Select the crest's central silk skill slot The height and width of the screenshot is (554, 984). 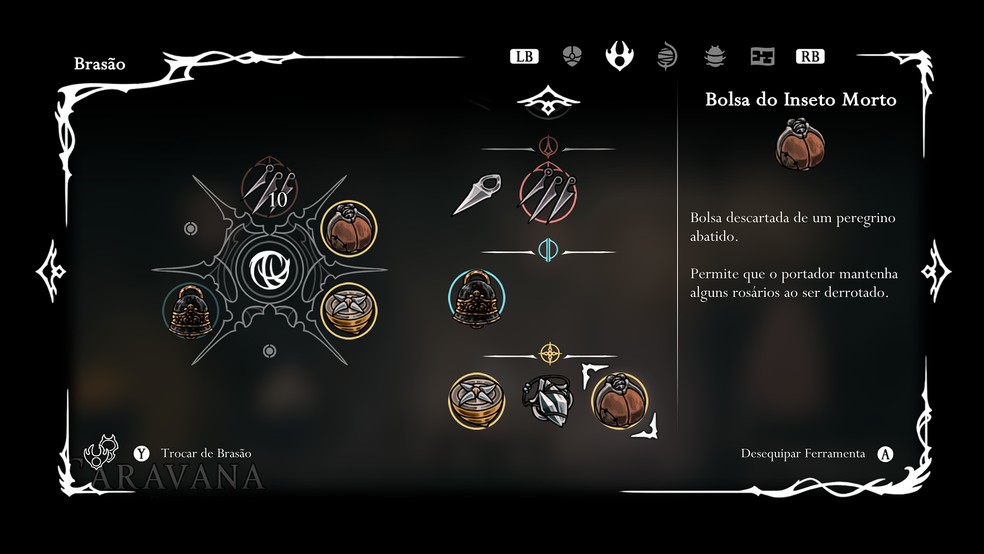(268, 269)
